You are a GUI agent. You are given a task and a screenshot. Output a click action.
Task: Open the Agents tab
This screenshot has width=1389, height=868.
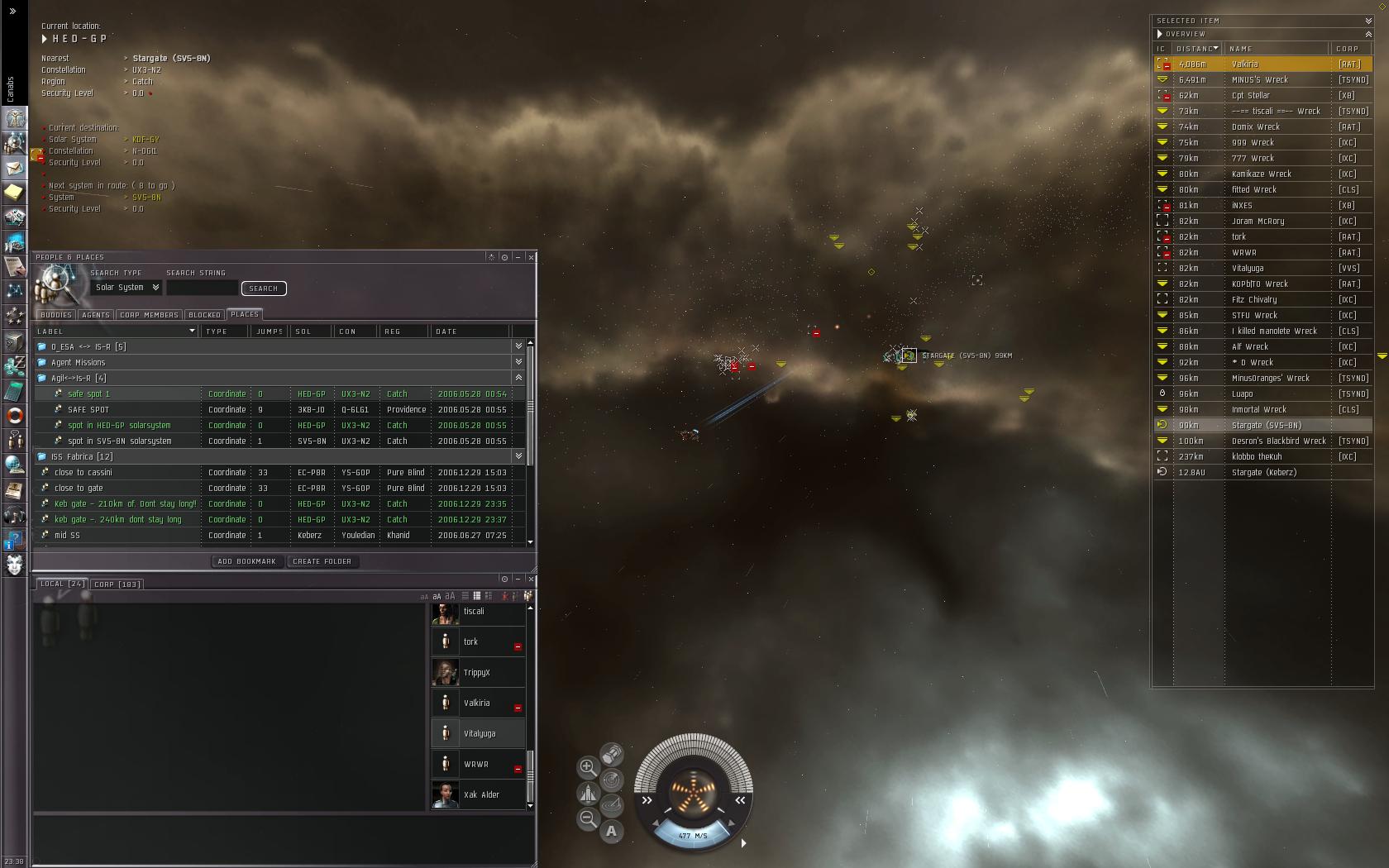[96, 315]
